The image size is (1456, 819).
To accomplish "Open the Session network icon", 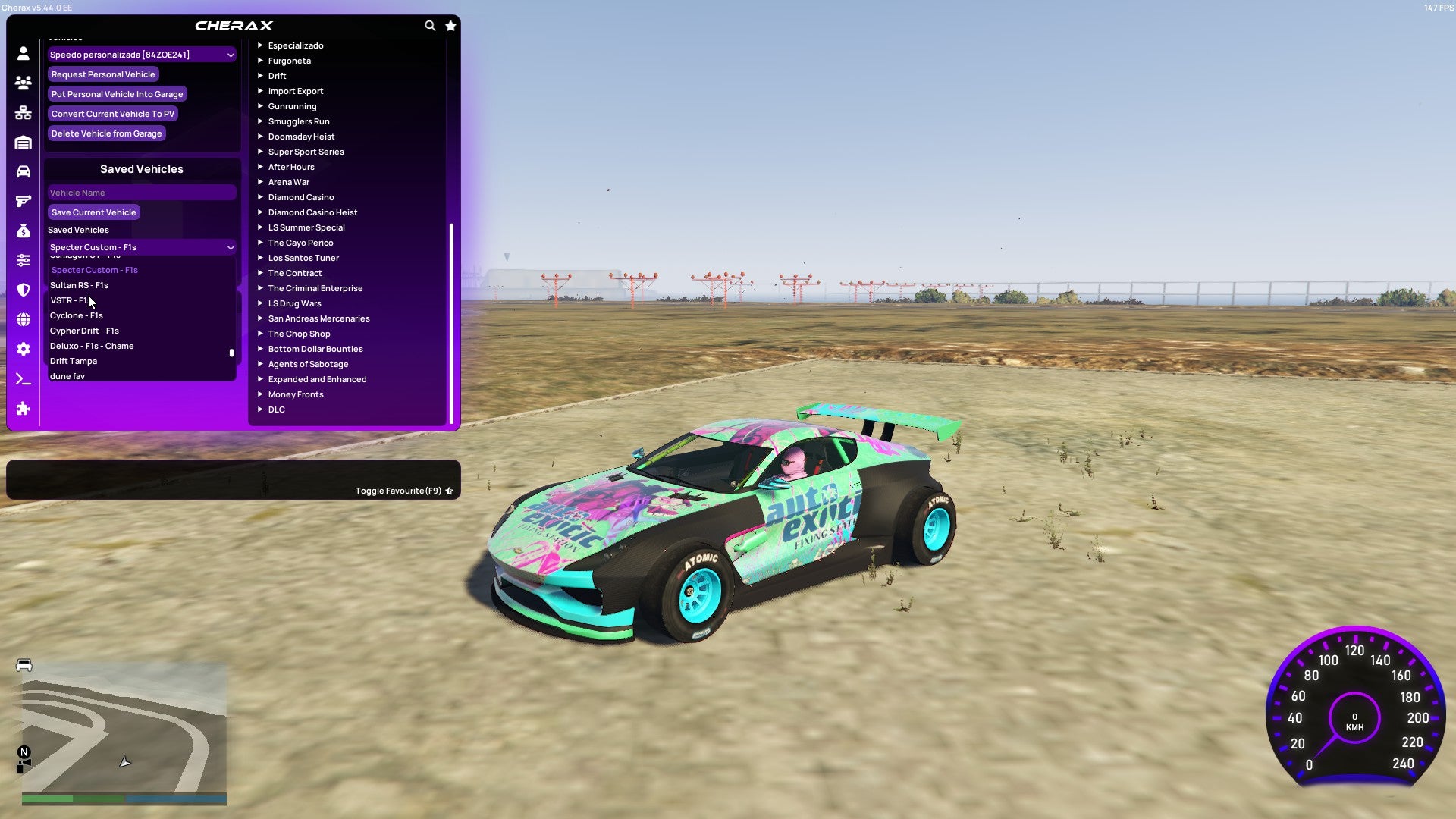I will (x=23, y=112).
